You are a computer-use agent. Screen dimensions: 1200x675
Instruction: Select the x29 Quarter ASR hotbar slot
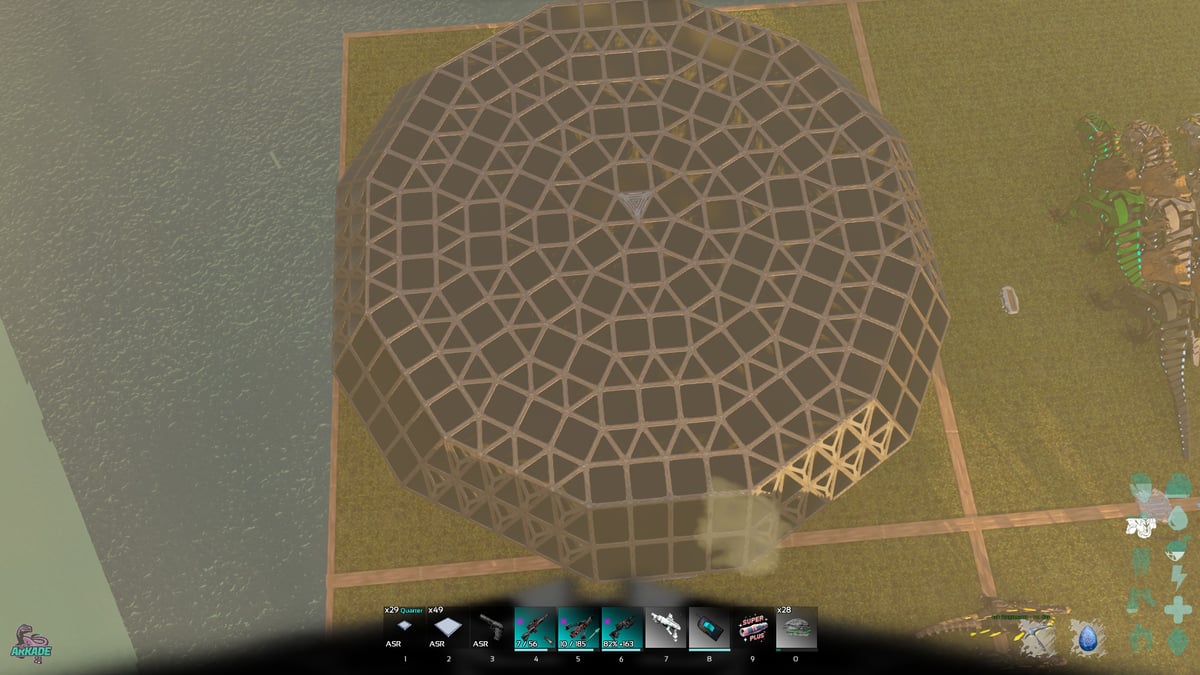click(x=405, y=628)
